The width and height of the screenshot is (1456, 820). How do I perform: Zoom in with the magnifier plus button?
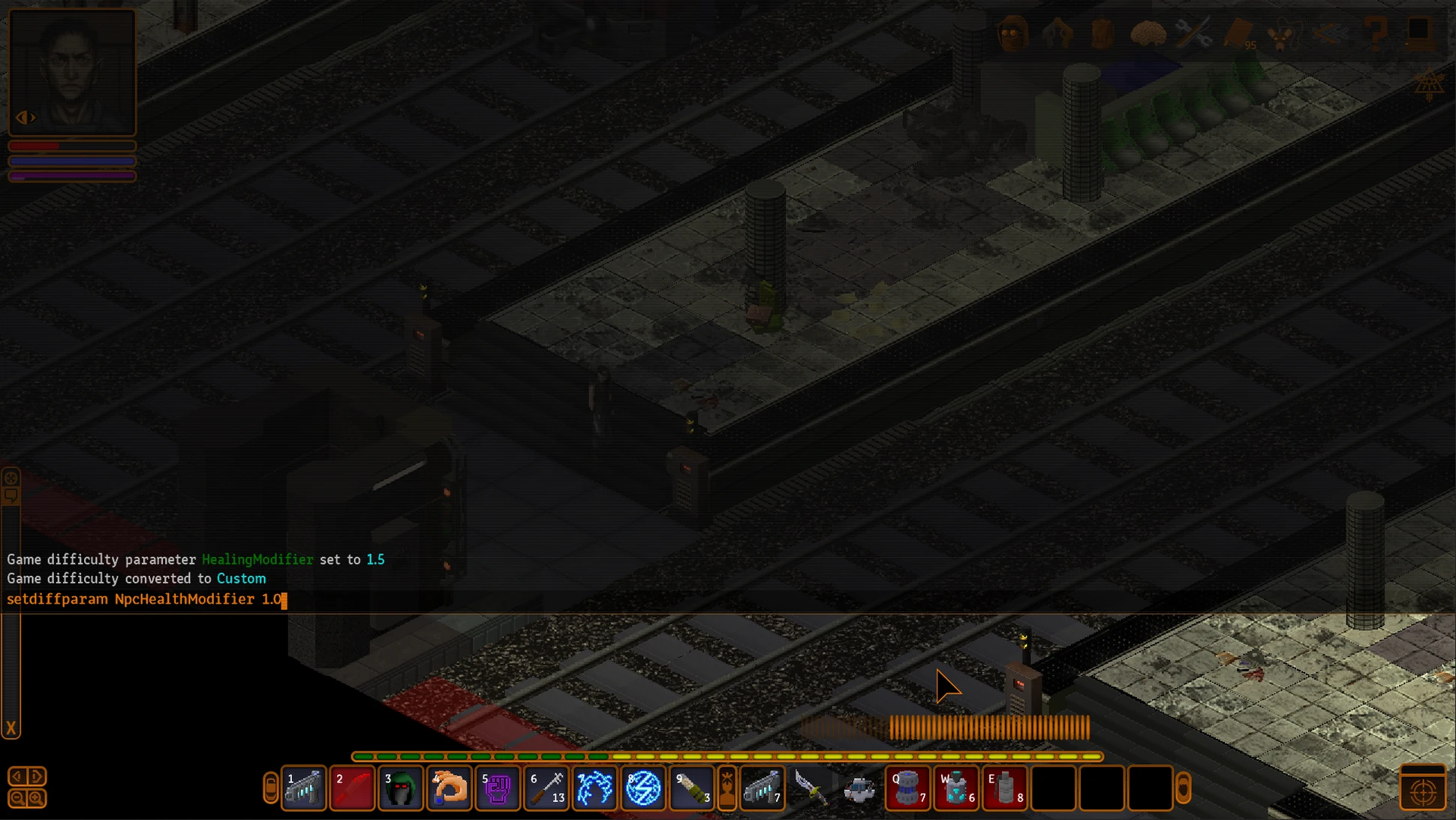[x=36, y=798]
